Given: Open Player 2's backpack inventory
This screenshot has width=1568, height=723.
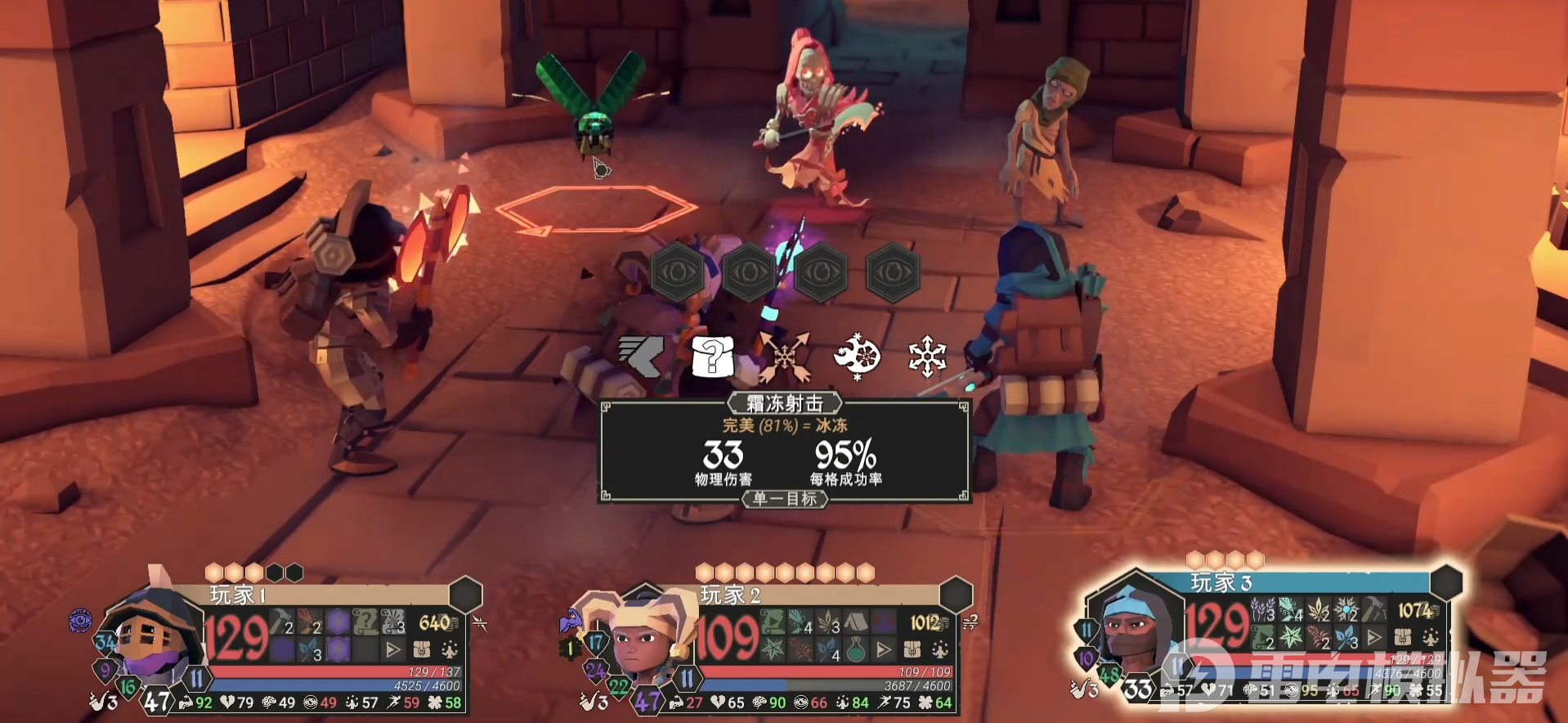Looking at the screenshot, I should [913, 650].
